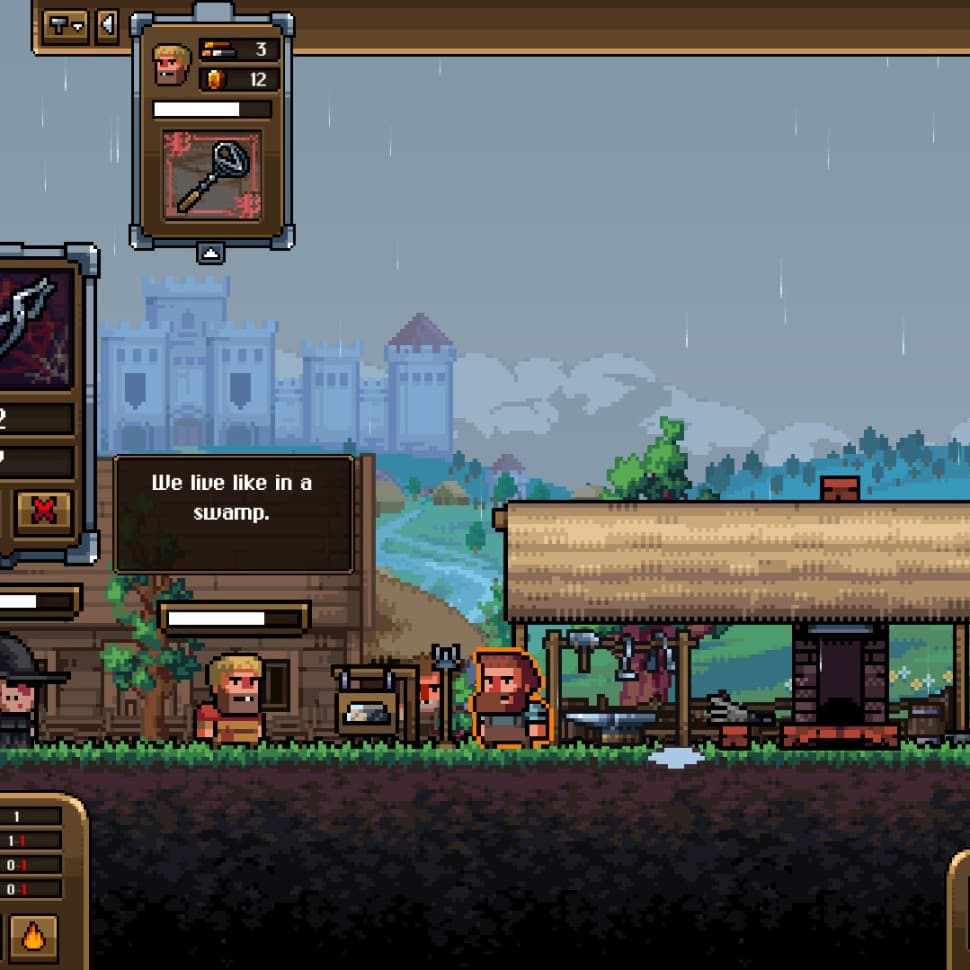
Task: Click the left arrow button in top bar
Action: pyautogui.click(x=107, y=24)
